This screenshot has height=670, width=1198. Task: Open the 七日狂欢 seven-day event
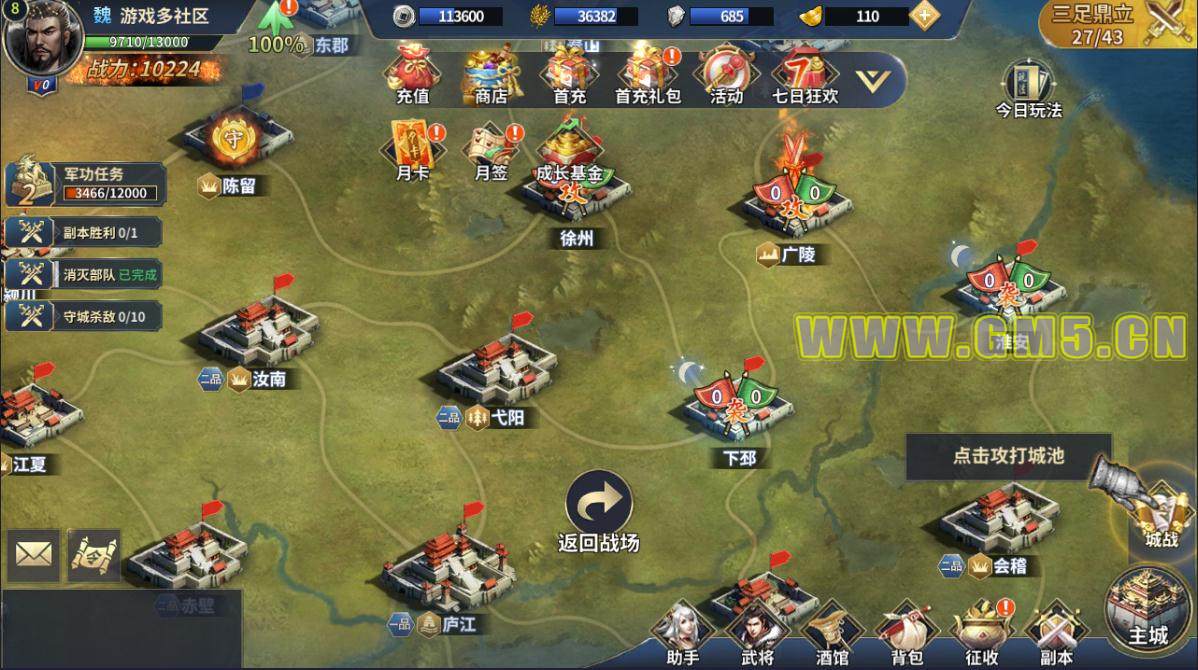805,74
